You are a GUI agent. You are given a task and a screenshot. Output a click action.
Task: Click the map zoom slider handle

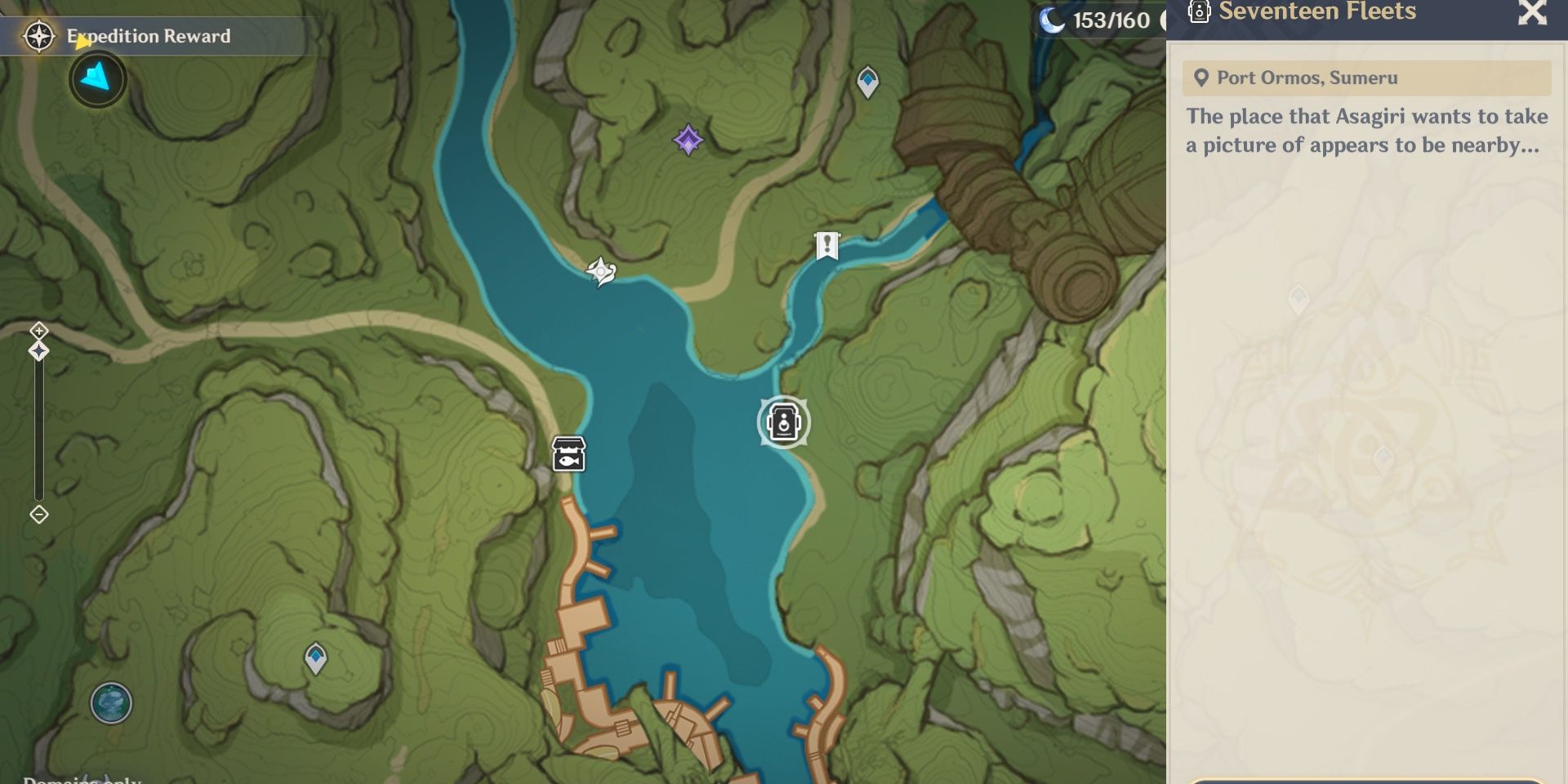click(x=39, y=351)
